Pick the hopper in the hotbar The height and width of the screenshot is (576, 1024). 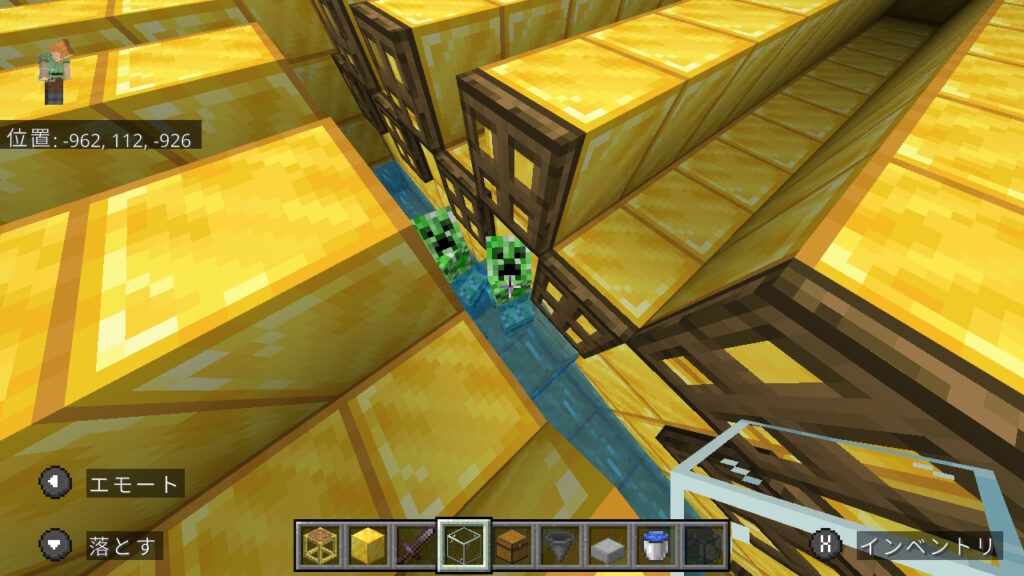point(559,546)
